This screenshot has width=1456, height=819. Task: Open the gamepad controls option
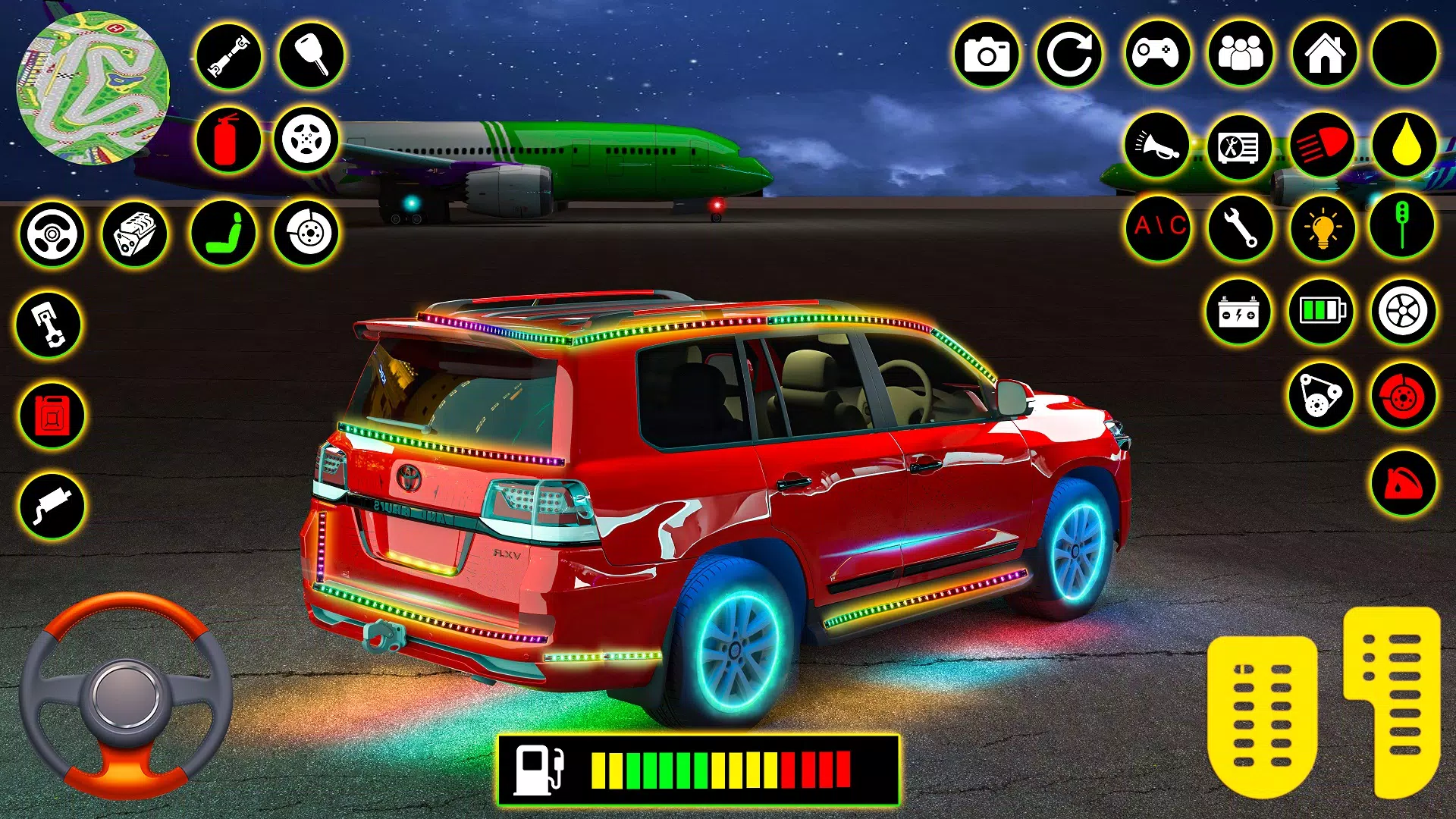[1156, 55]
